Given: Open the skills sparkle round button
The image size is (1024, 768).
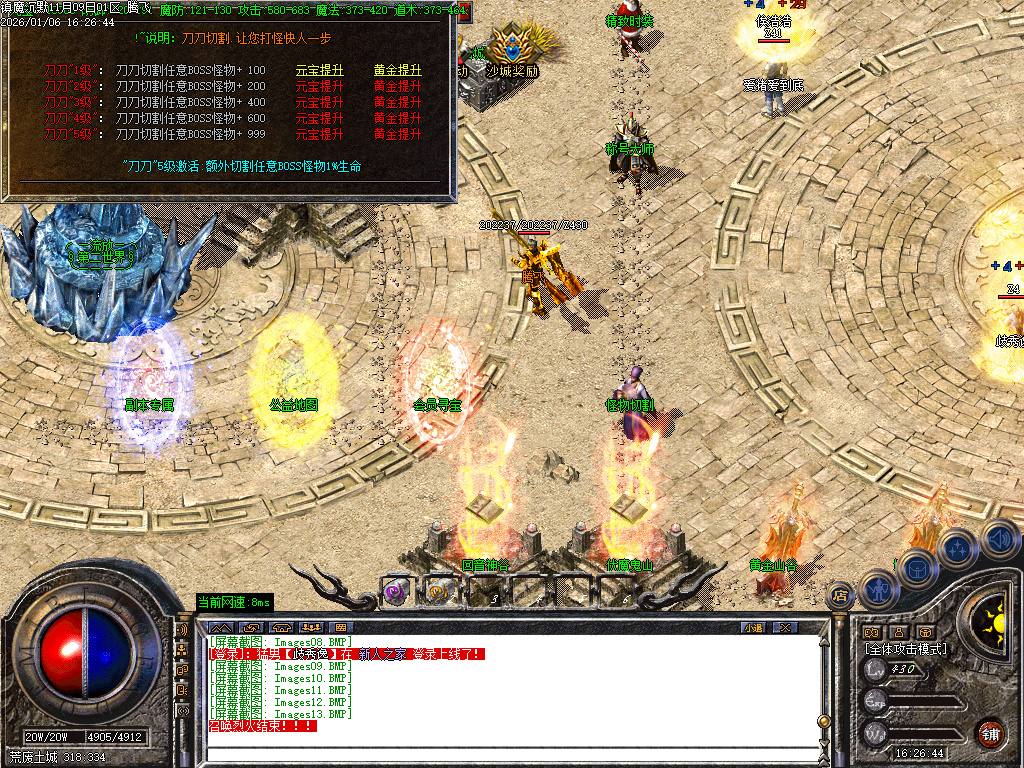Looking at the screenshot, I should click(x=957, y=547).
